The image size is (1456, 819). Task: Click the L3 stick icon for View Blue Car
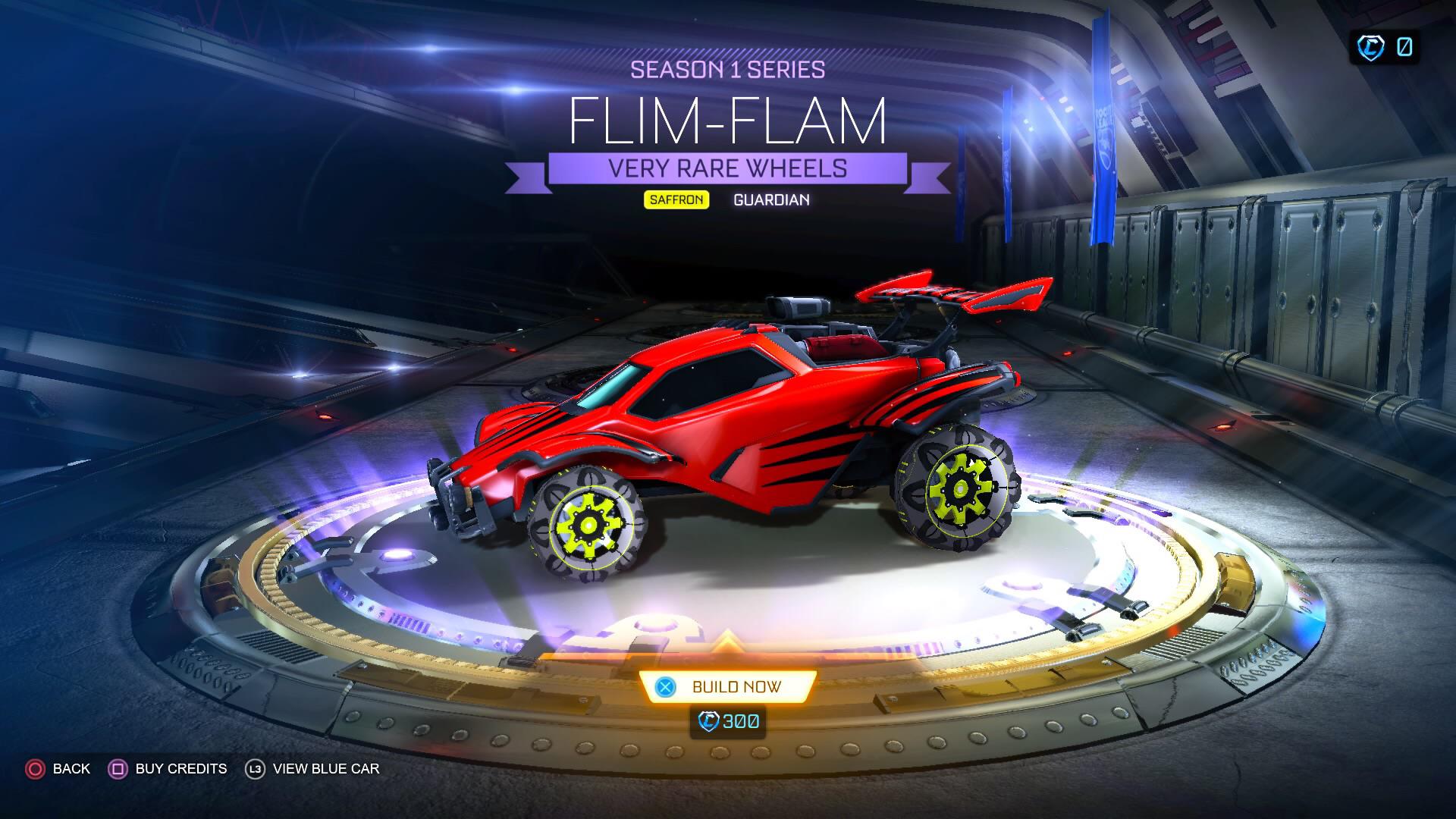(x=256, y=768)
